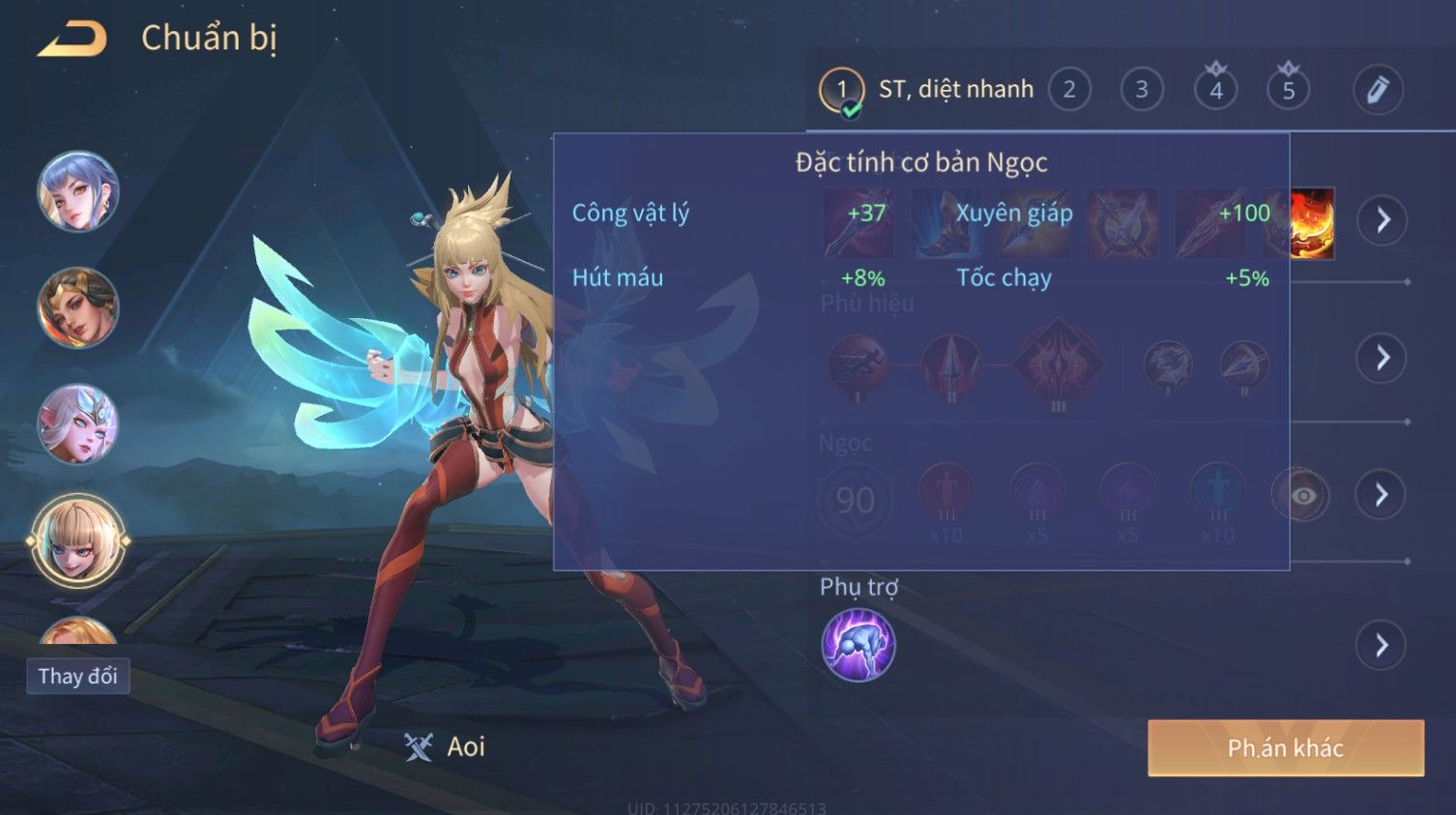Click the "Ph.án khác" button

1285,747
